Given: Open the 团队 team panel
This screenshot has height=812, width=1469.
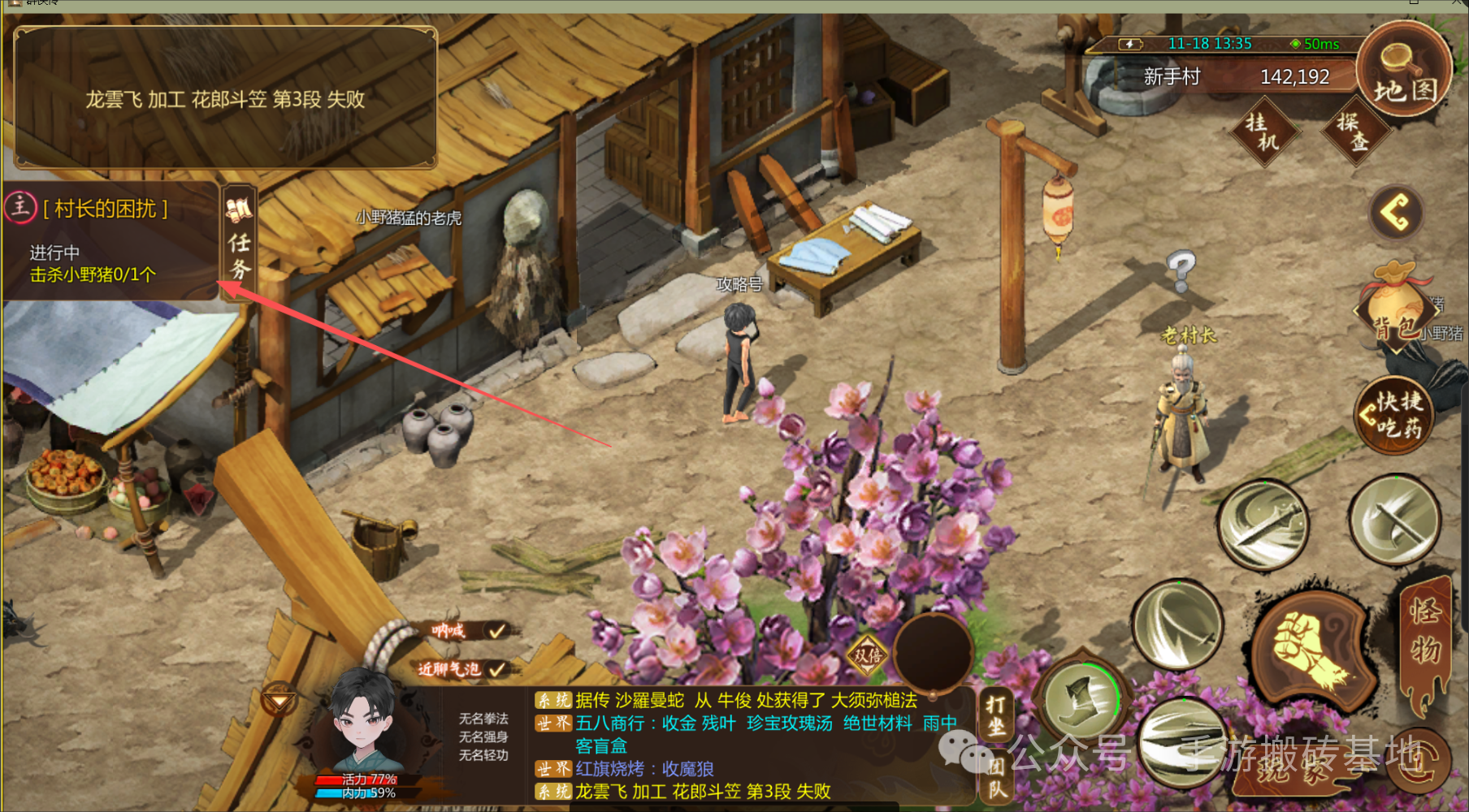Looking at the screenshot, I should click(995, 777).
